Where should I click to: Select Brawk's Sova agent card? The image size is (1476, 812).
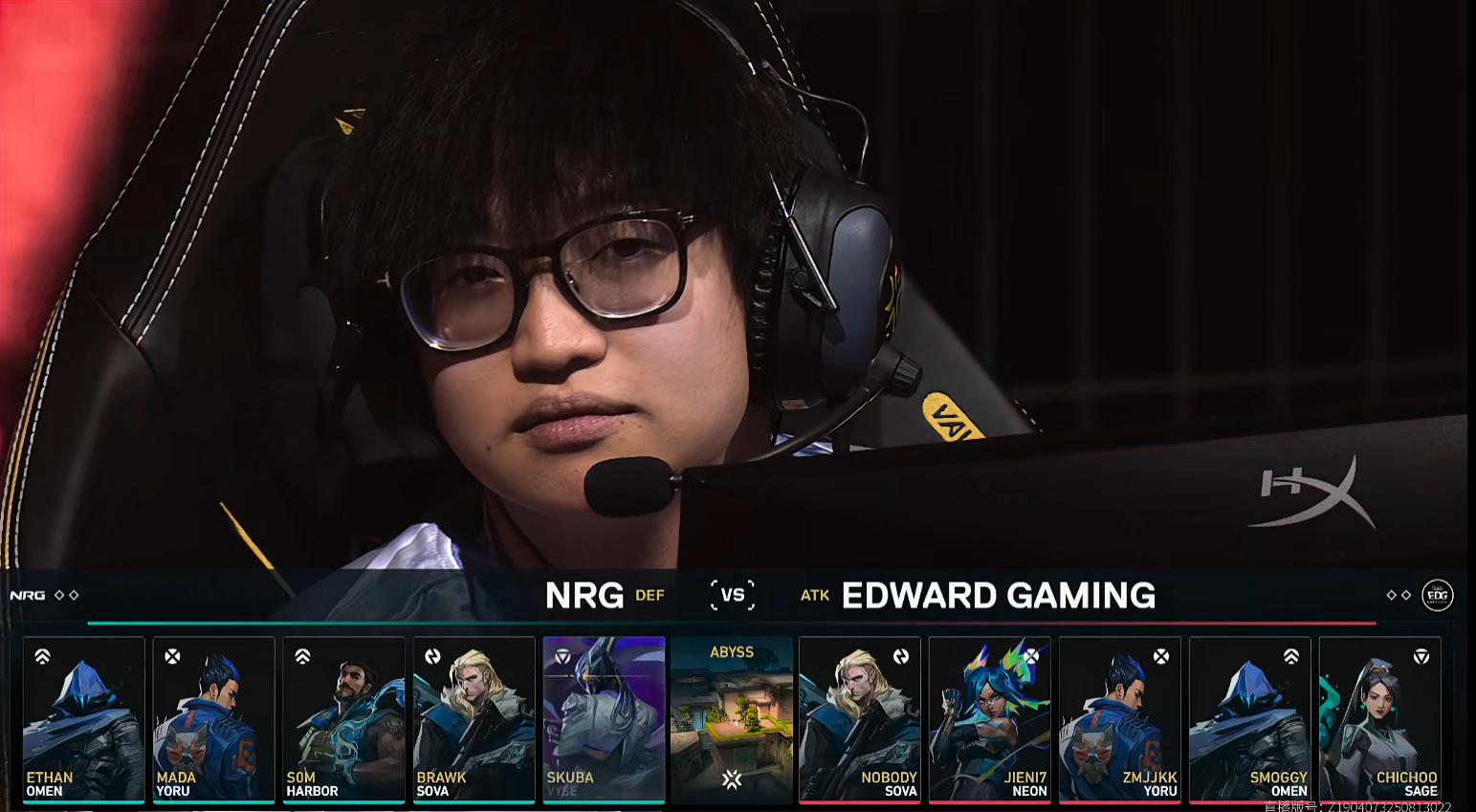pyautogui.click(x=474, y=719)
